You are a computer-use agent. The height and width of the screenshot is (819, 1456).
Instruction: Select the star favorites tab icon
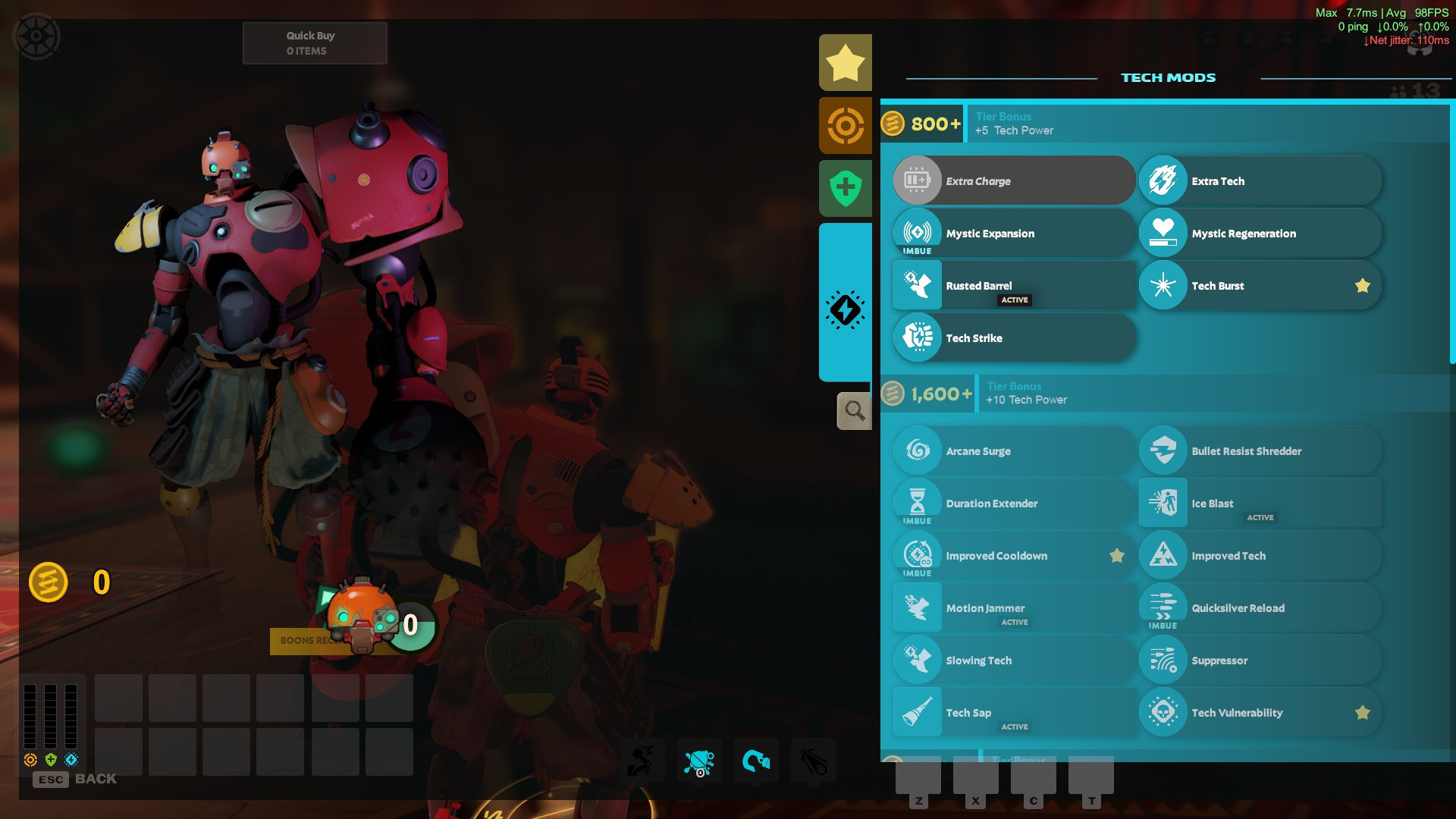click(x=844, y=61)
